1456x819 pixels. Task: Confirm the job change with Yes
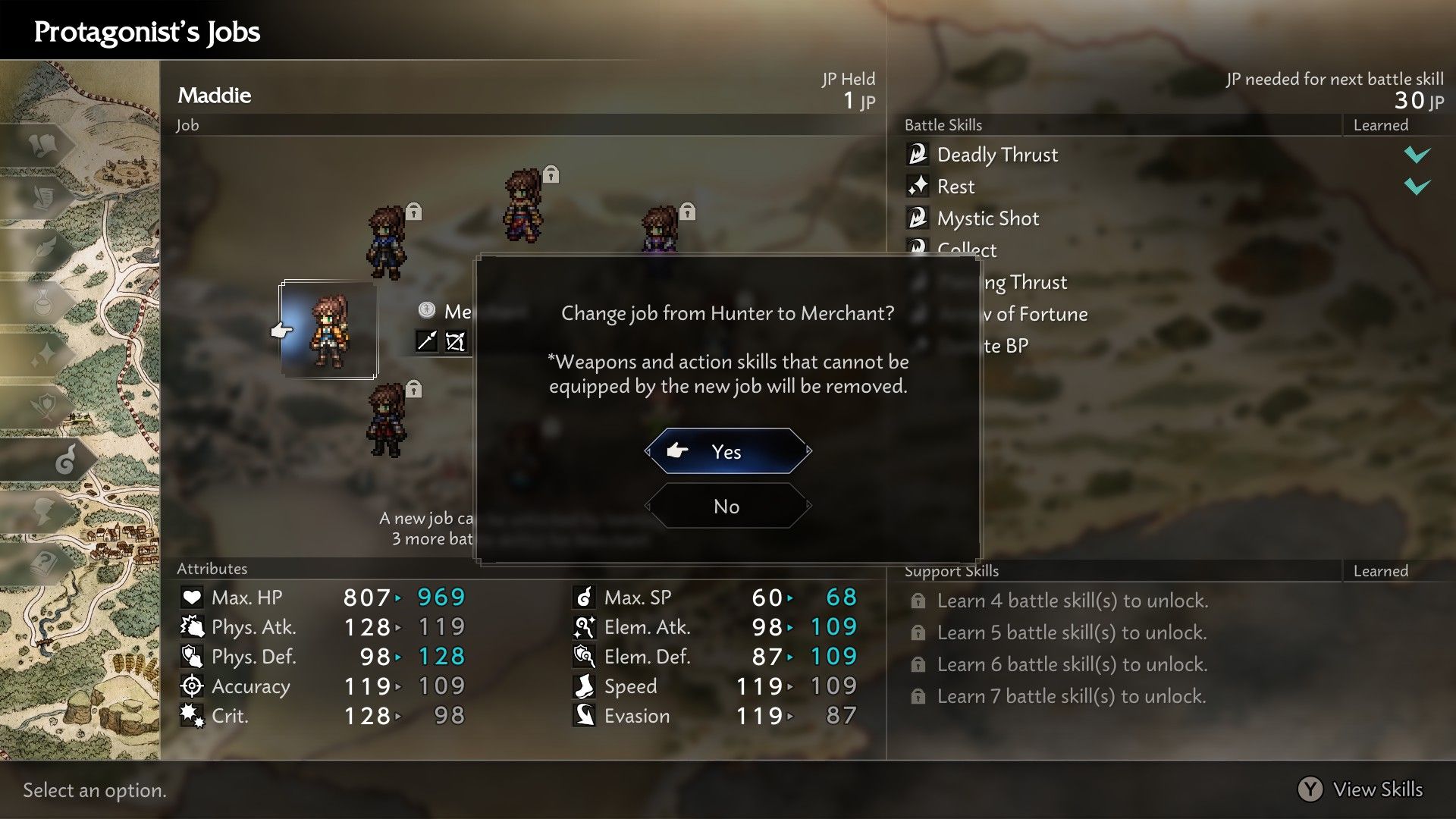pos(727,451)
